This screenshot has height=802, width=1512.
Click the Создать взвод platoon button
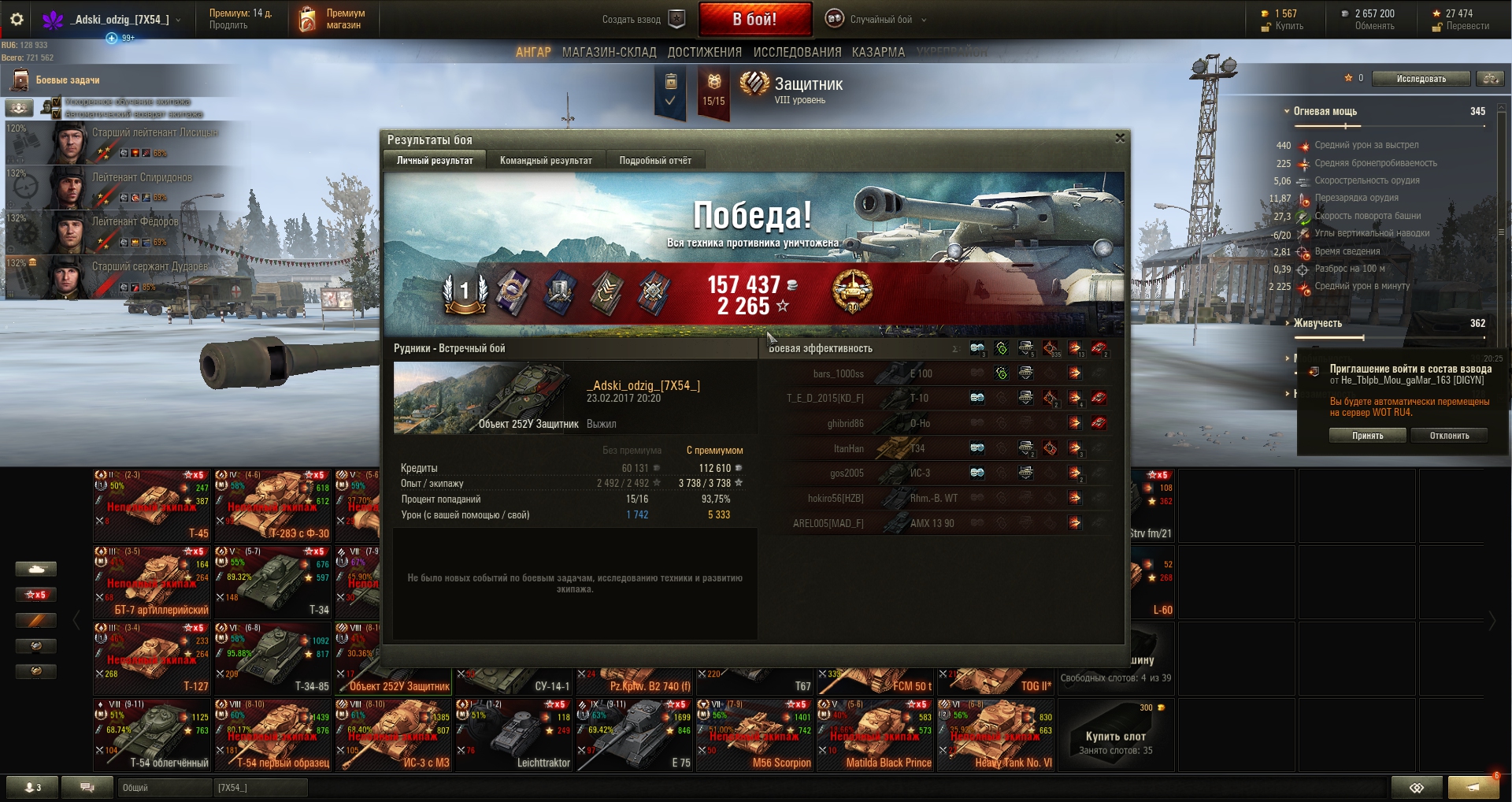(642, 20)
